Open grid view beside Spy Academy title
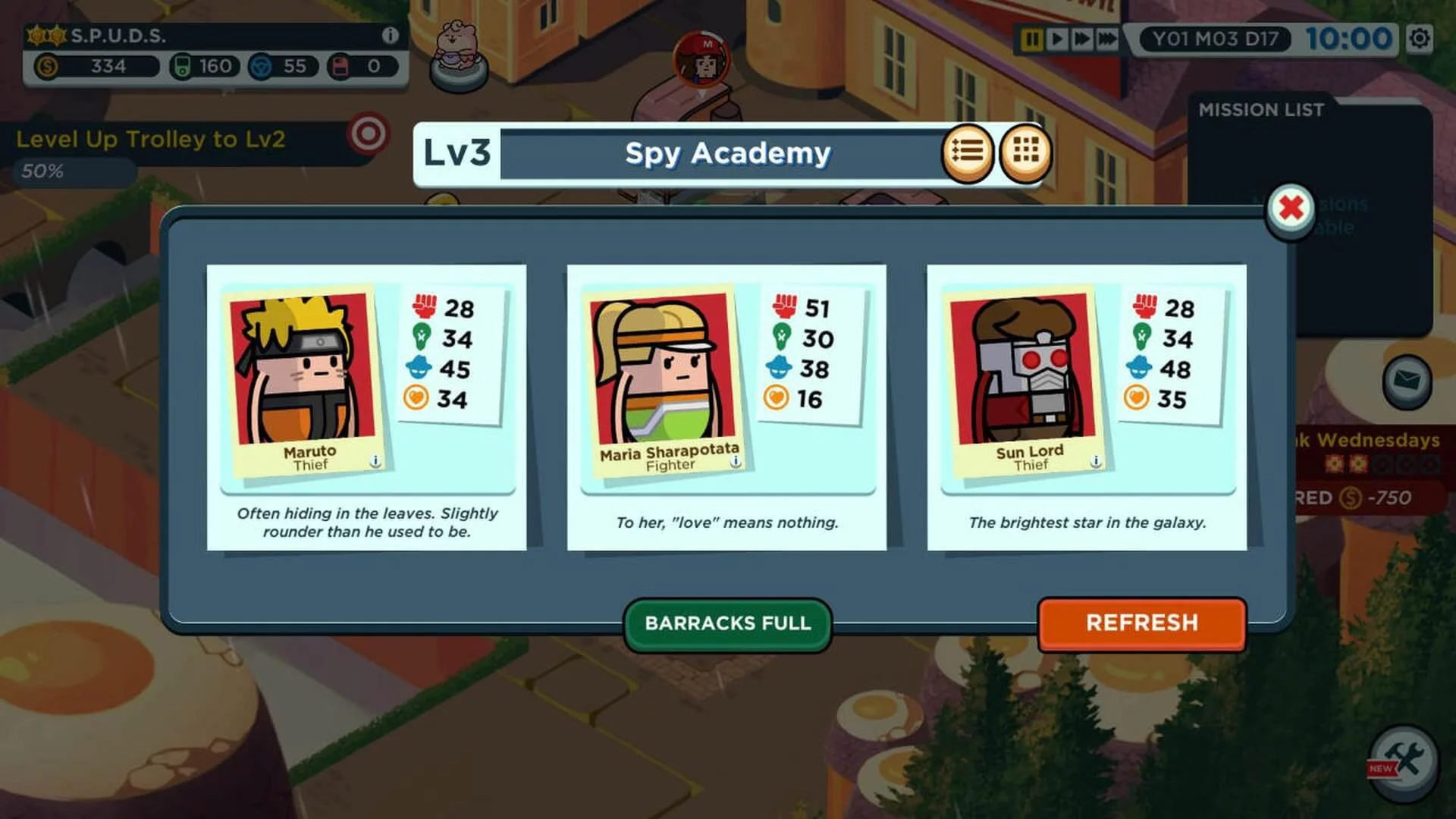This screenshot has width=1456, height=819. tap(1025, 152)
